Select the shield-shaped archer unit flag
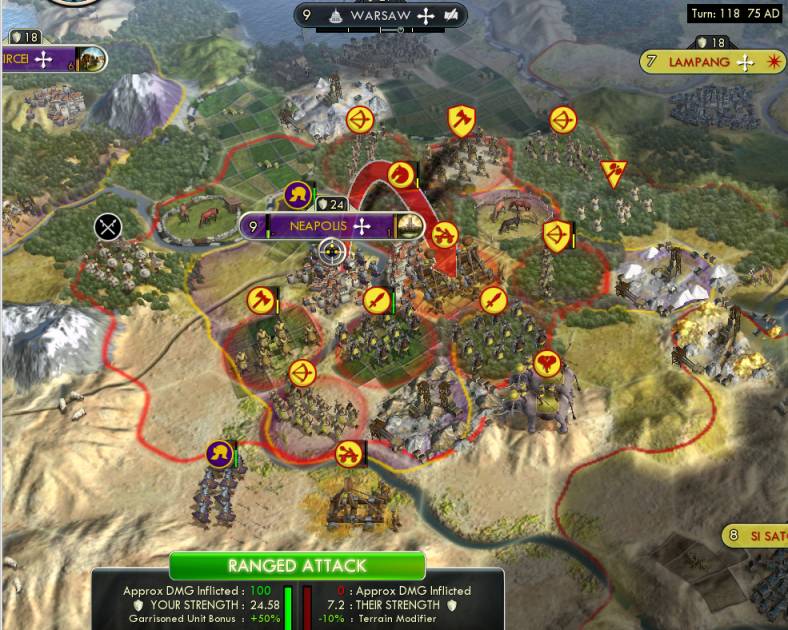Viewport: 788px width, 630px height. coord(555,236)
